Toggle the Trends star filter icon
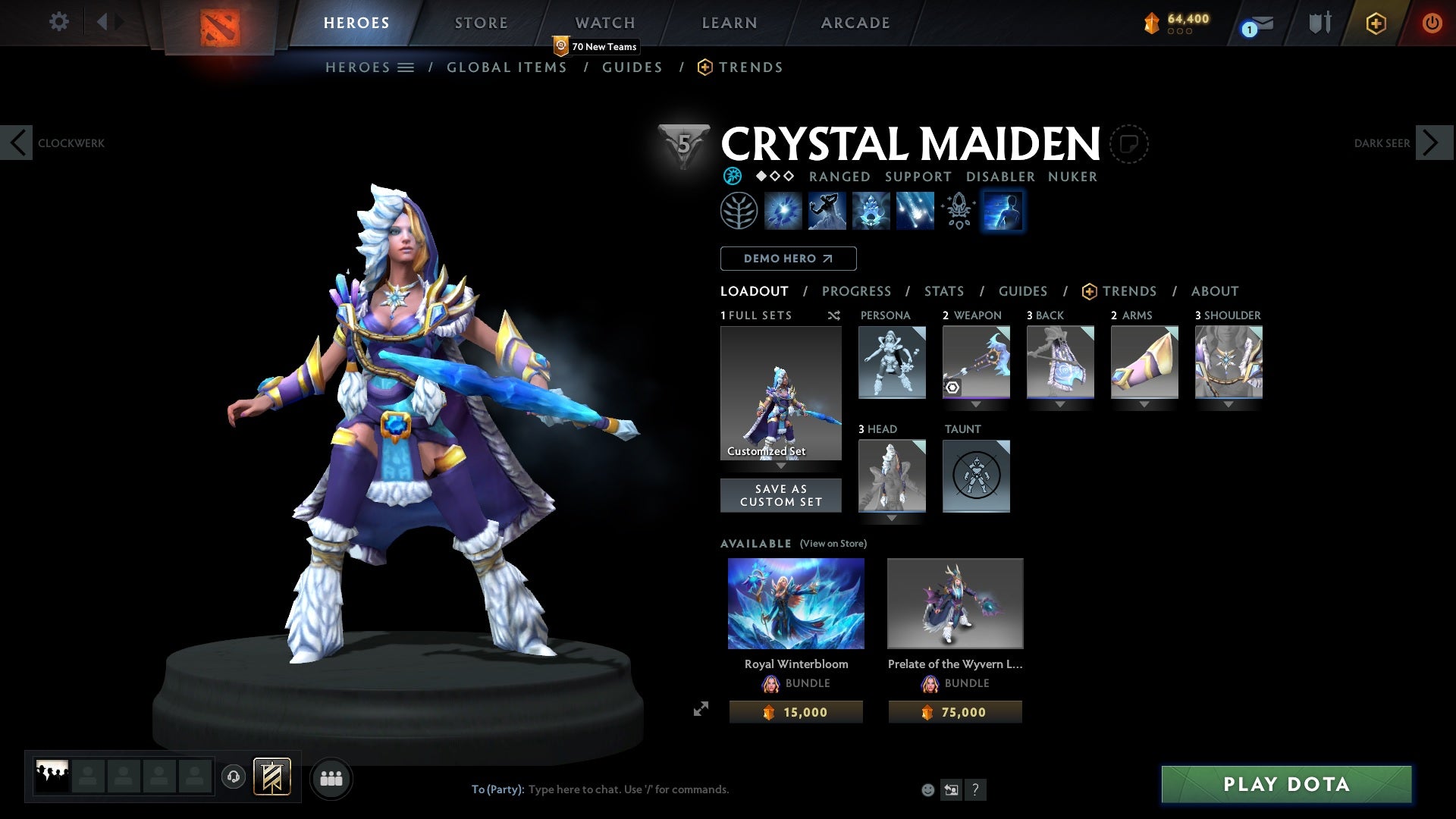Screen dimensions: 1456x819 click(1090, 290)
